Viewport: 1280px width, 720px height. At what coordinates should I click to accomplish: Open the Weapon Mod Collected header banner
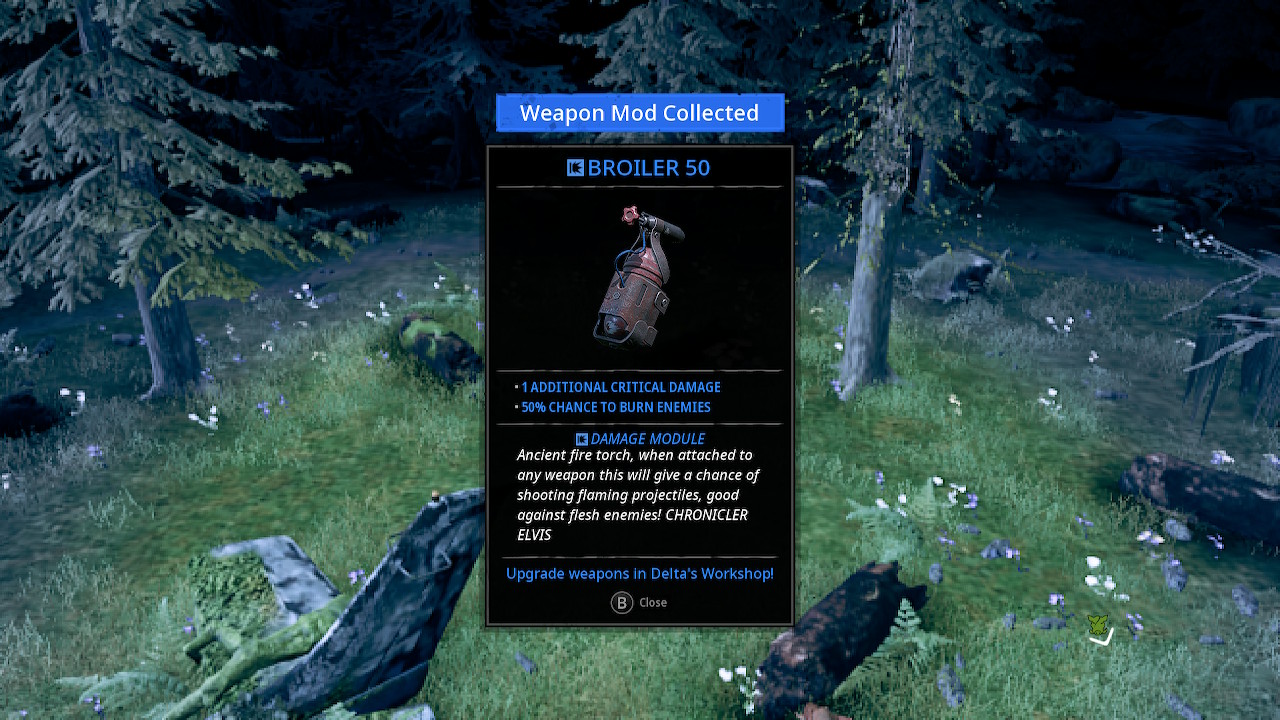(x=640, y=112)
